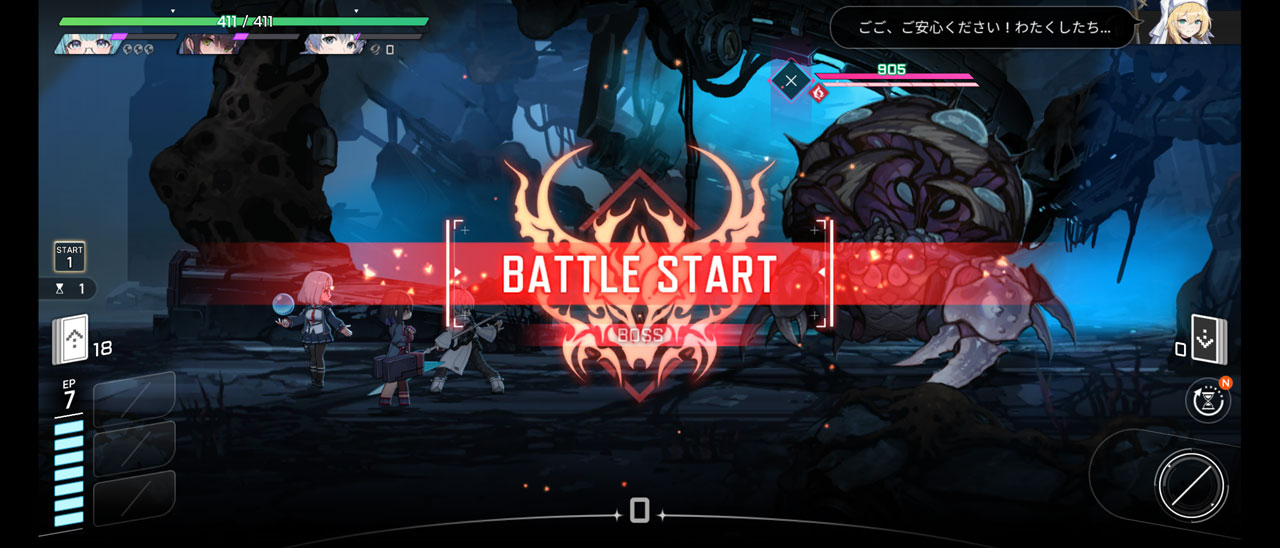Tap the boss fire attribute icon

(x=818, y=93)
